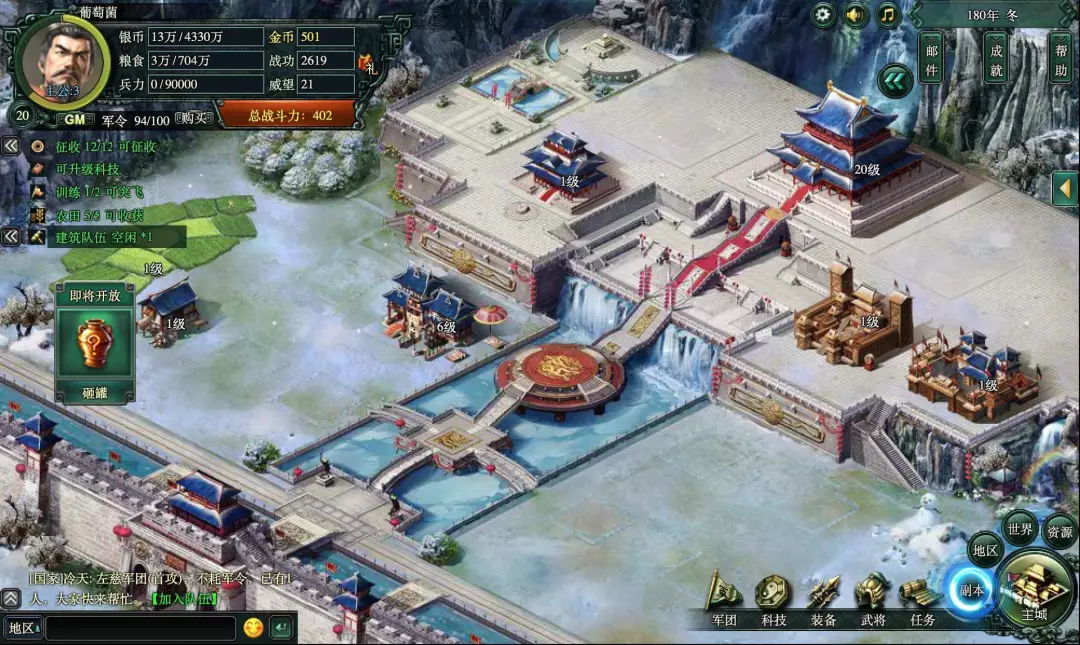1080x645 pixels.
Task: Enter the 副本 dungeon button
Action: click(971, 590)
